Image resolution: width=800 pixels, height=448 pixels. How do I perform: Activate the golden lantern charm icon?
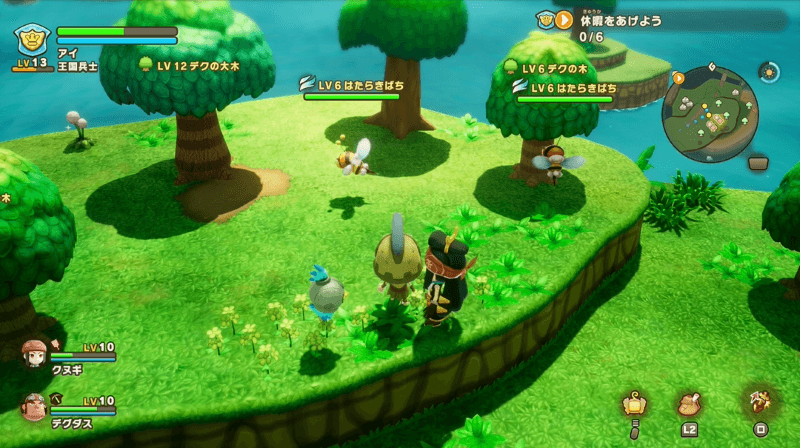point(634,404)
